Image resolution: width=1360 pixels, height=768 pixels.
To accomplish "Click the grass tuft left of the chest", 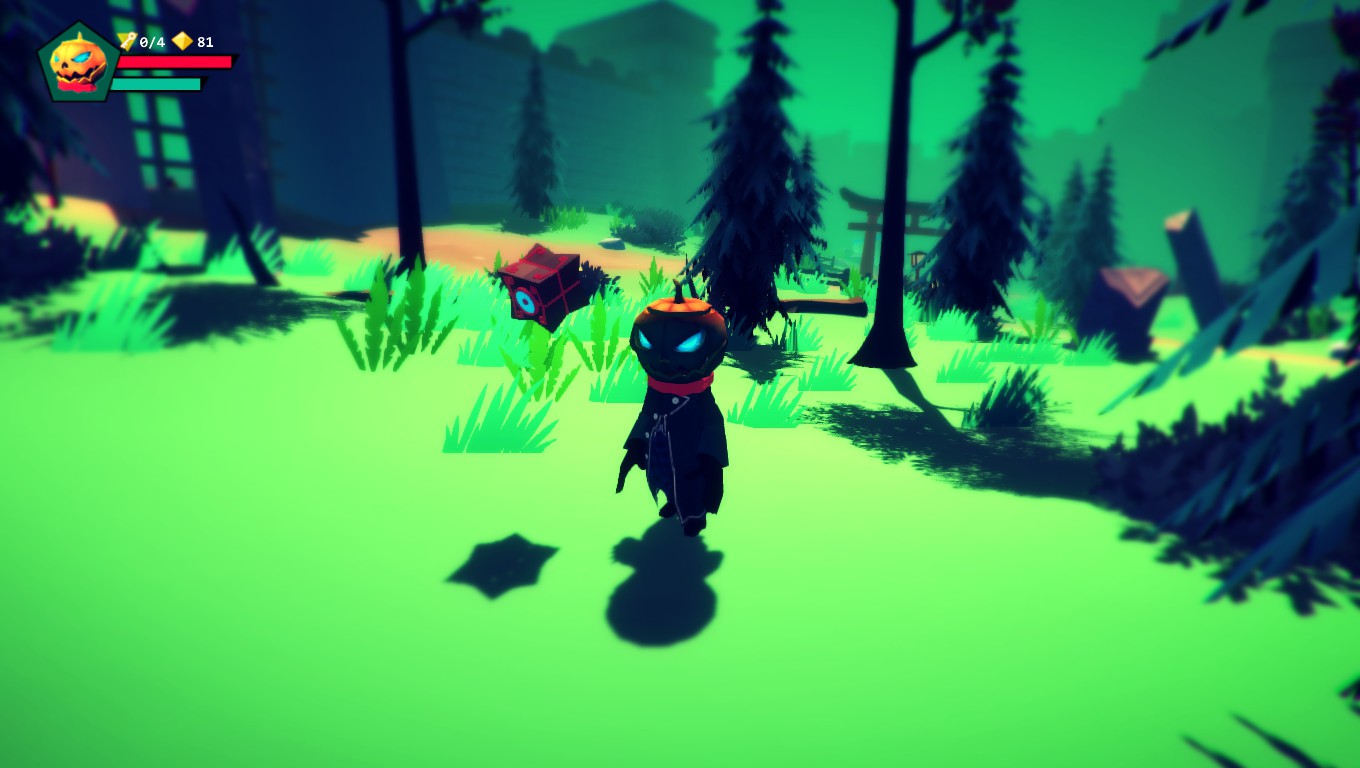I will pos(390,330).
